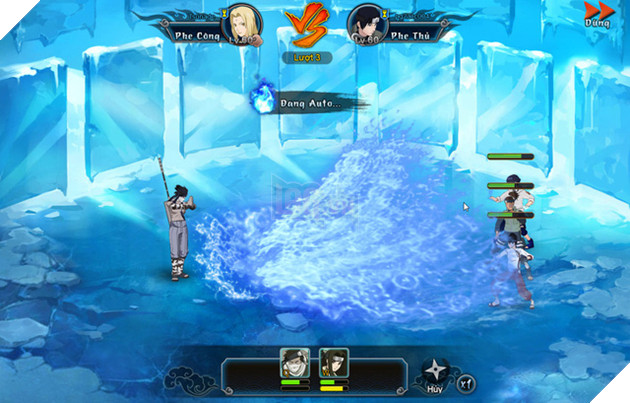Image resolution: width=630 pixels, height=403 pixels.
Task: Select the masked ninja portrait in the skill bar
Action: [x=293, y=363]
